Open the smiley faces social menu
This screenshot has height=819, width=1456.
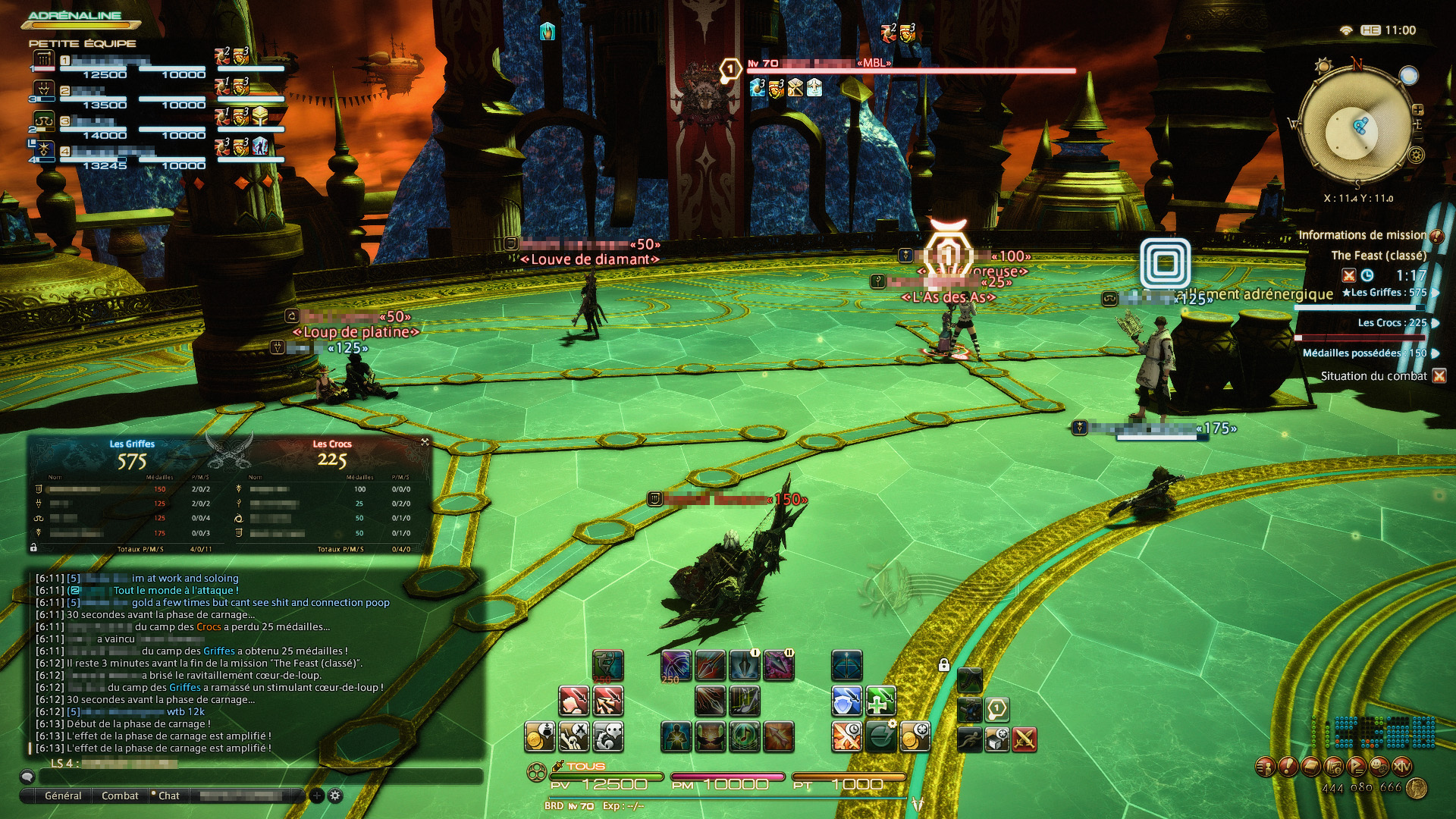(x=1379, y=767)
